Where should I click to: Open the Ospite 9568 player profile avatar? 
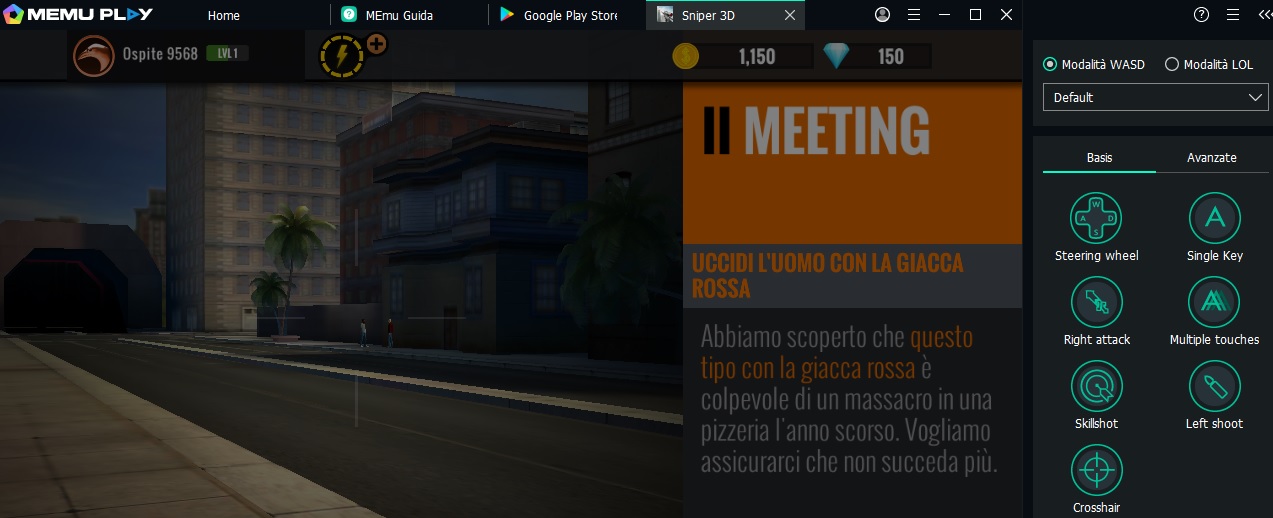pos(93,56)
